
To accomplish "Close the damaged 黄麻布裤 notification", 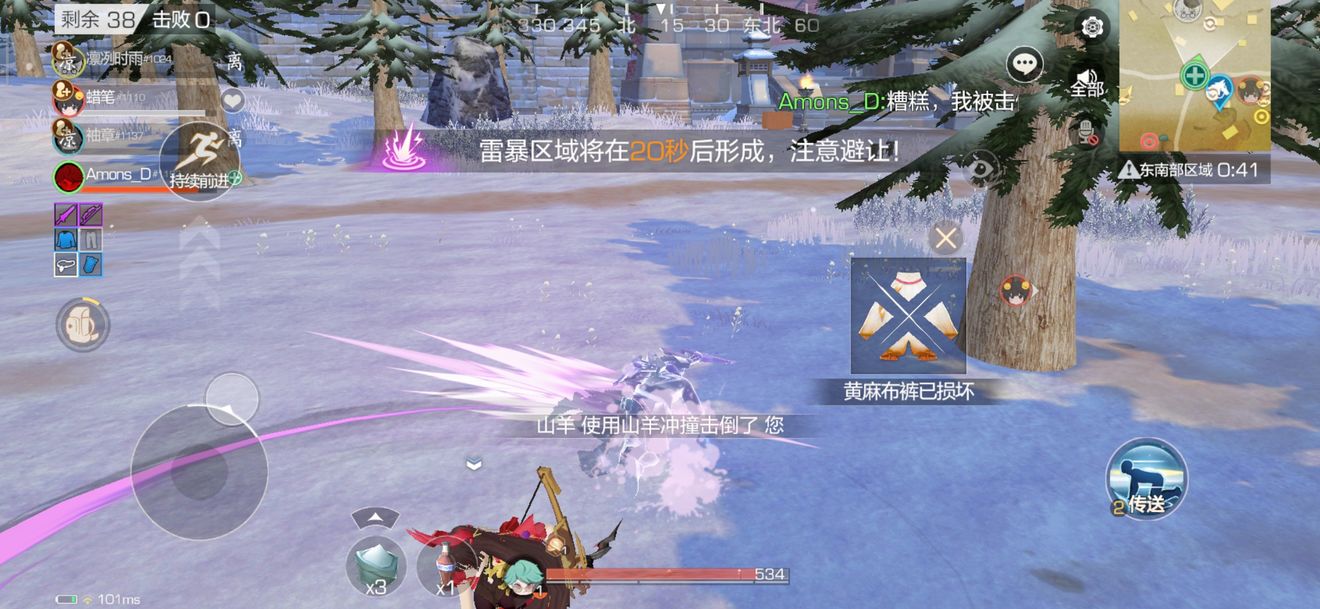I will tap(945, 238).
